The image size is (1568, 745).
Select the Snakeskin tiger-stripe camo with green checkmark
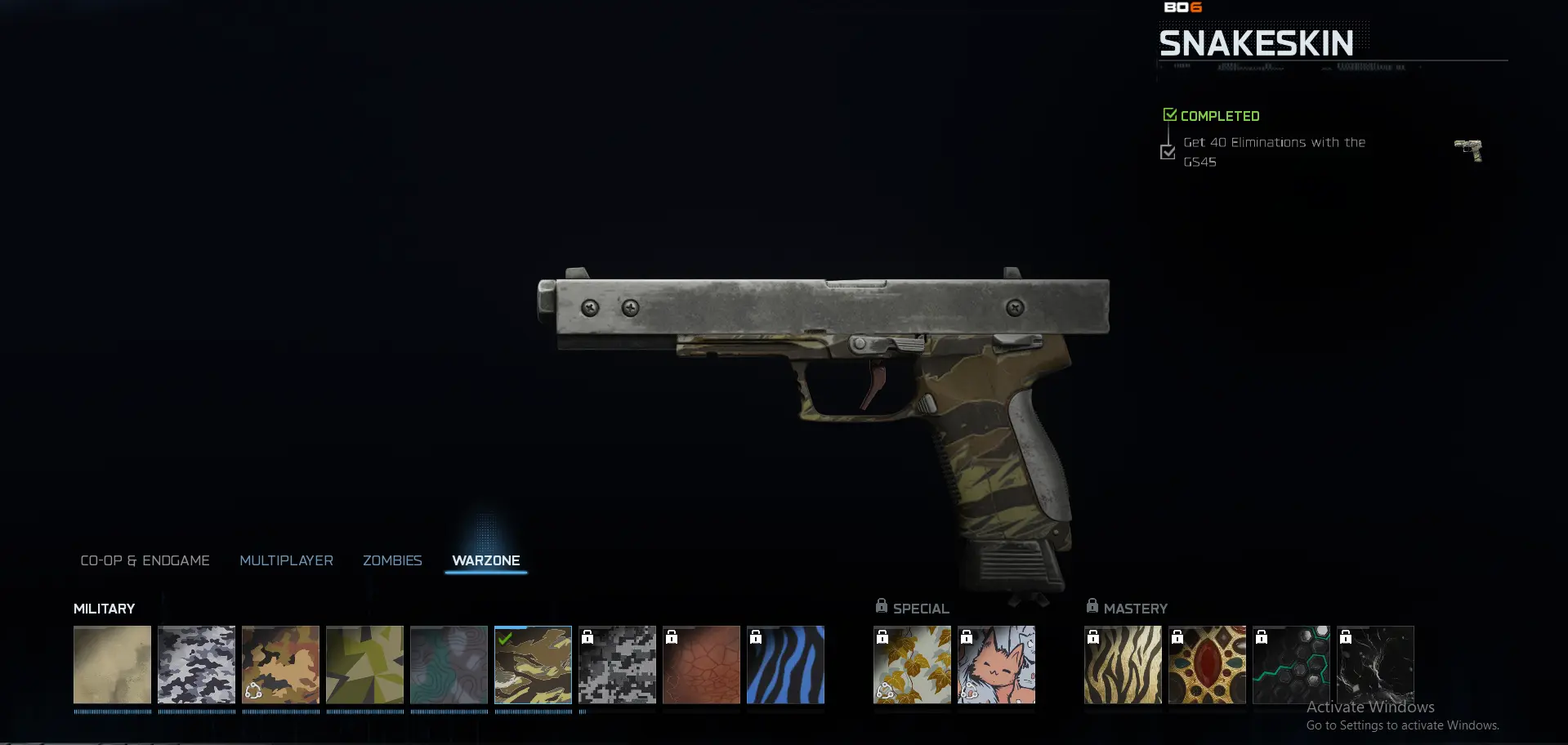coord(533,665)
